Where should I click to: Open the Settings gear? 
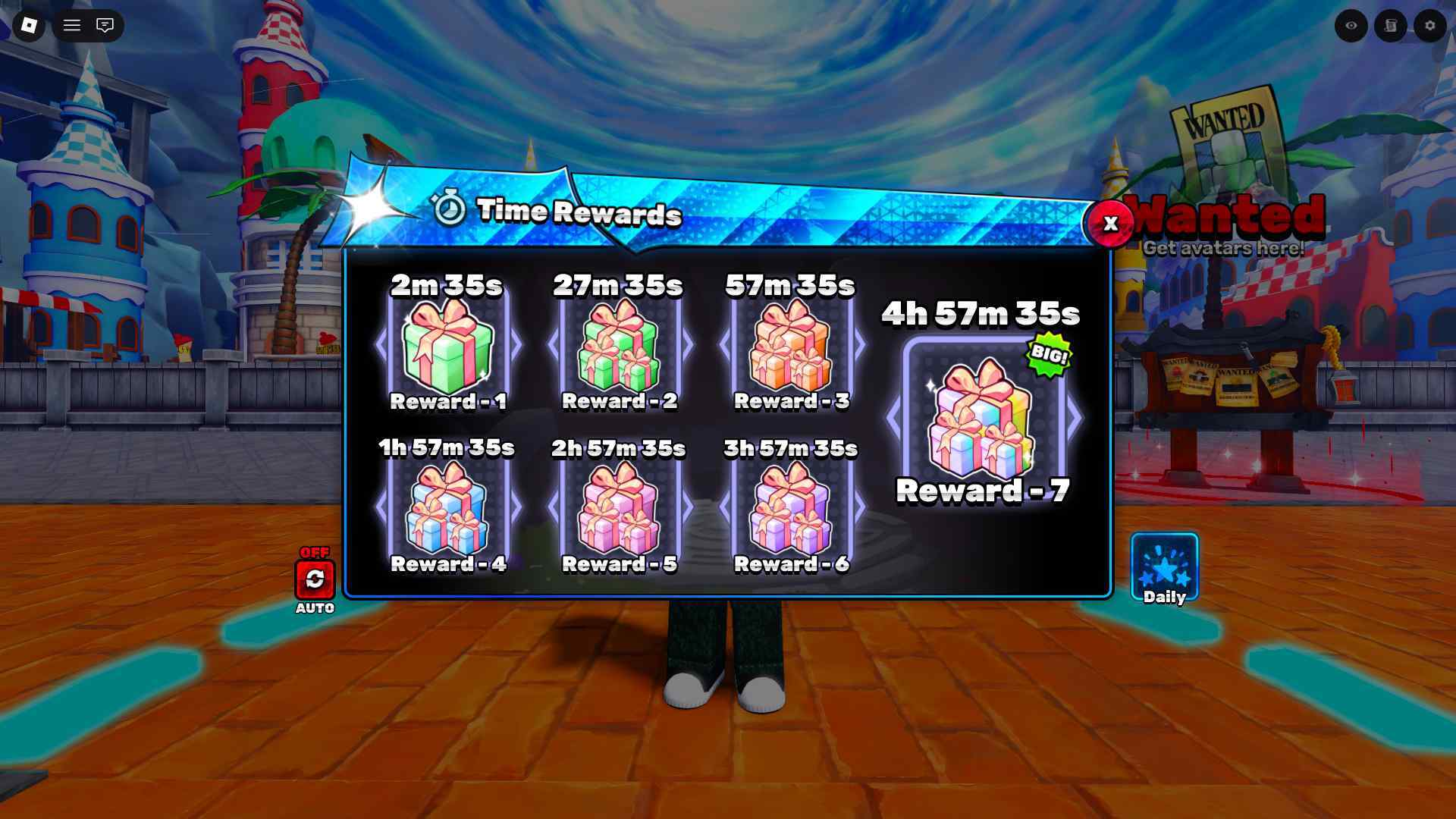tap(1429, 26)
